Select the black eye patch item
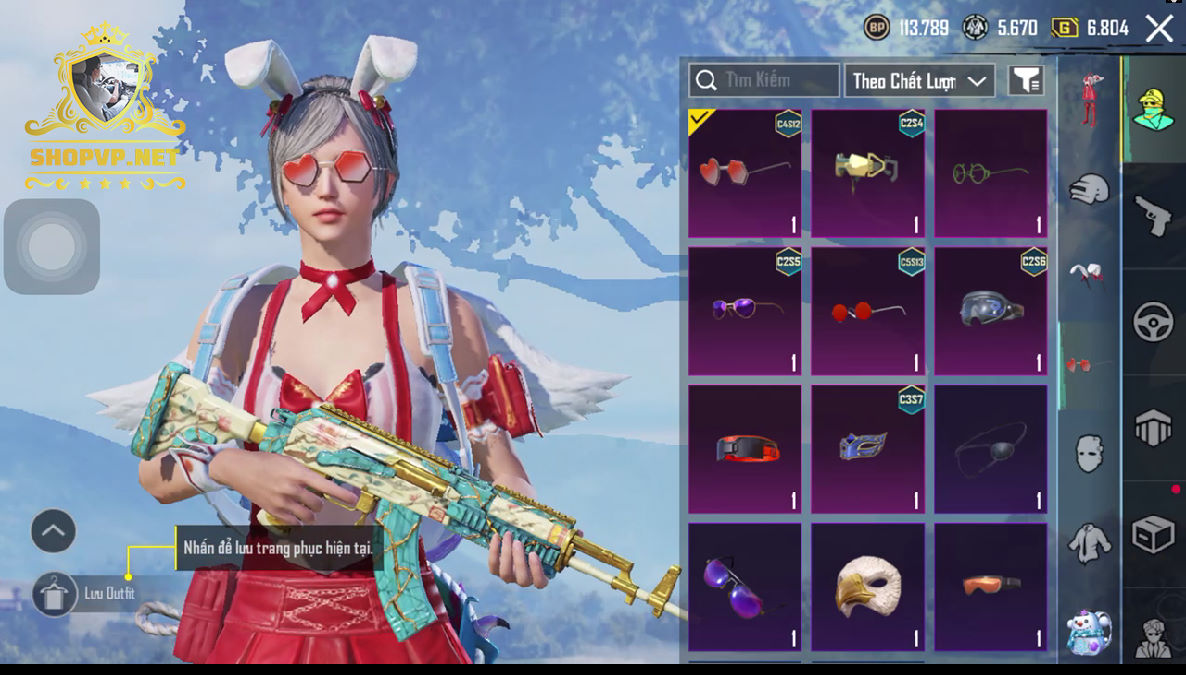The image size is (1186, 675). pos(991,449)
